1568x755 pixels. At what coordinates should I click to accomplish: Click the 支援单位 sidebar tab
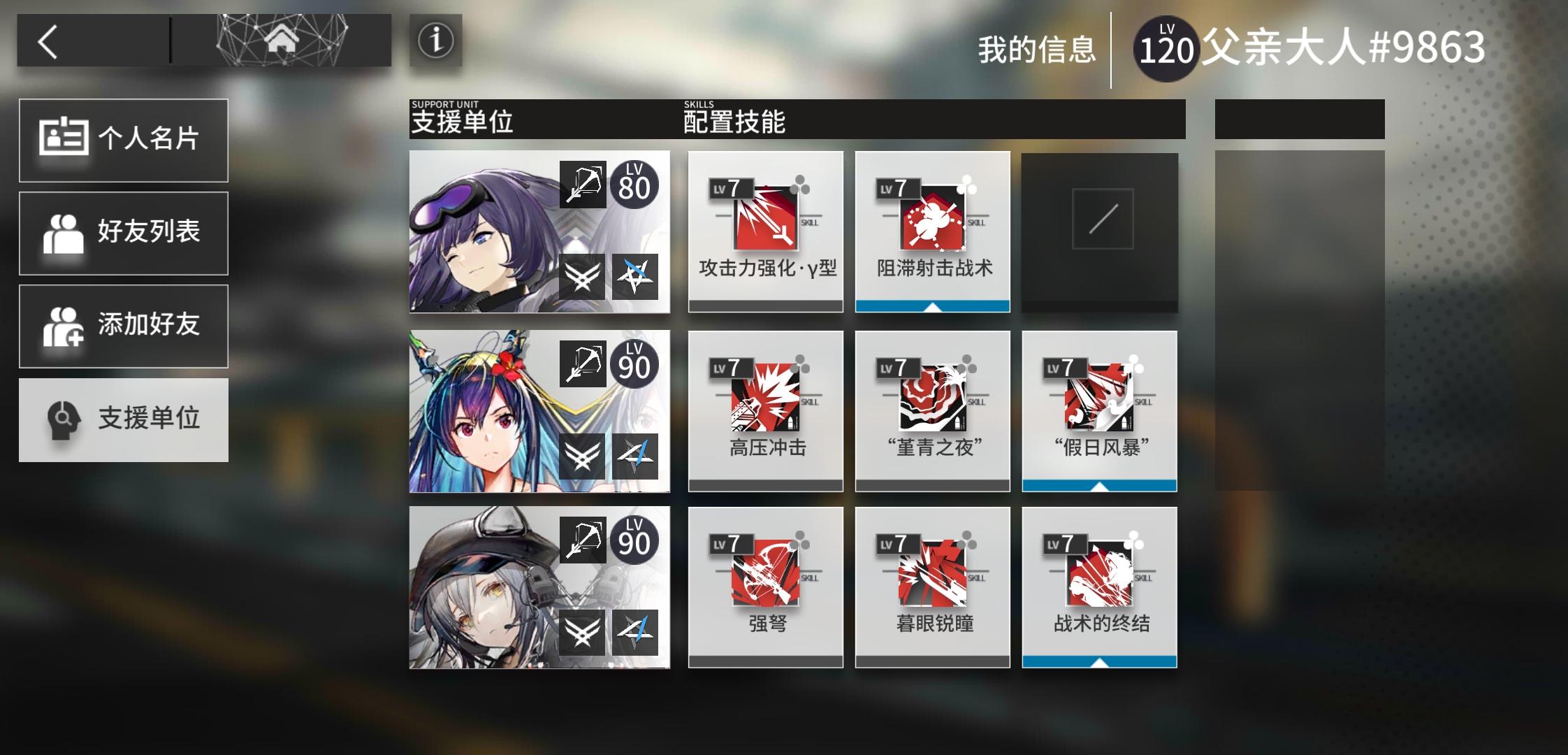[124, 419]
